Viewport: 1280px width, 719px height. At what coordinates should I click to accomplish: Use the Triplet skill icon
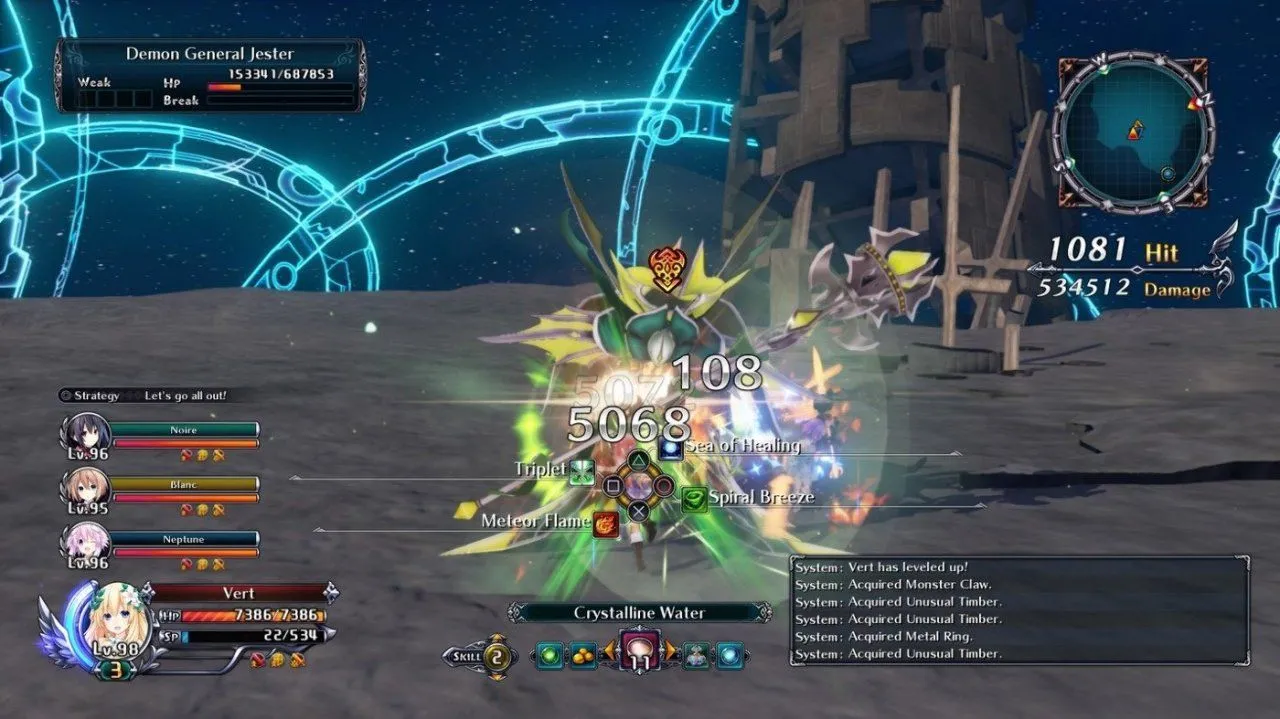click(582, 471)
